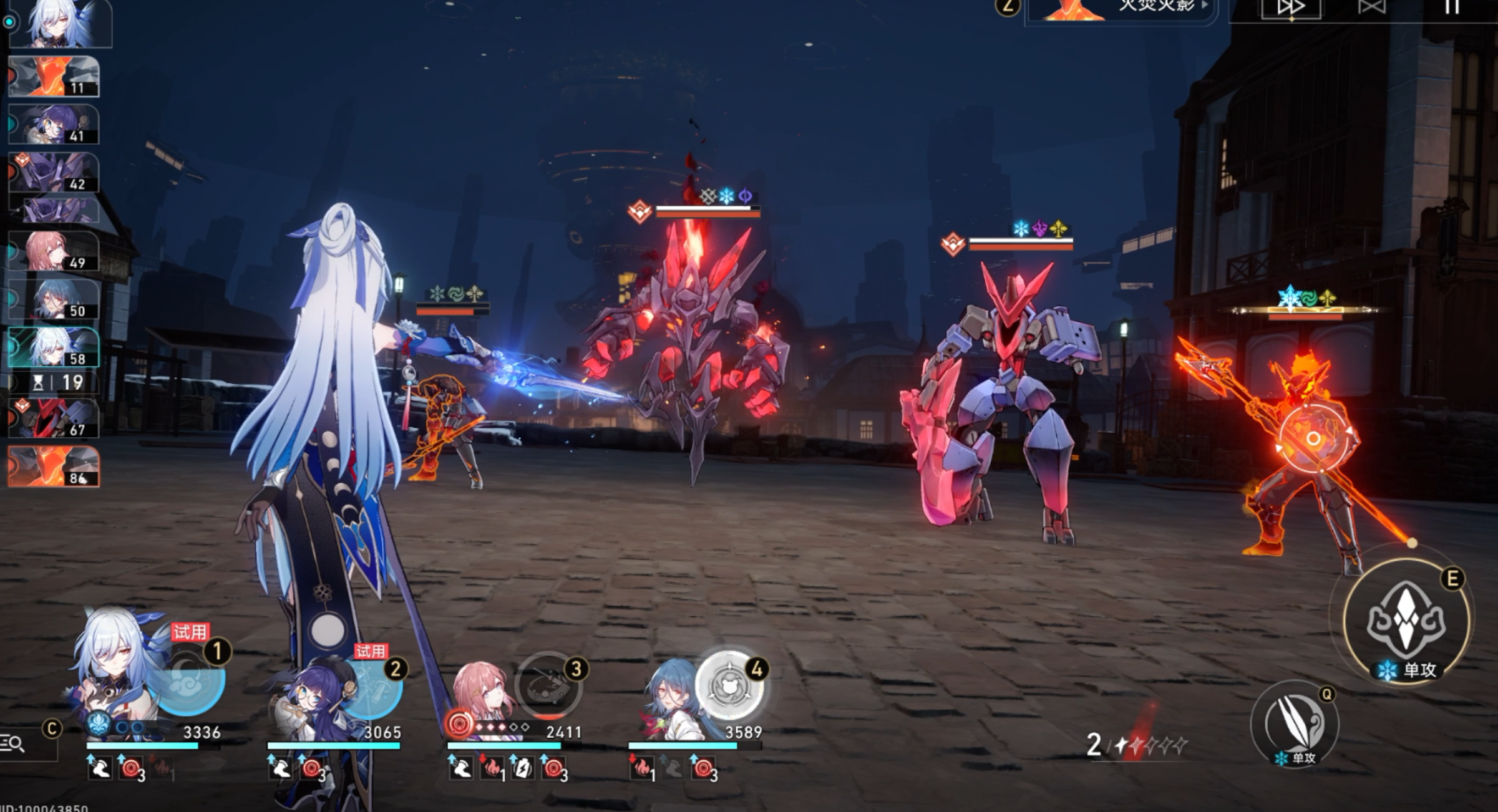Activate the pink-haired character's ultimate
The image size is (1498, 812).
click(x=548, y=686)
